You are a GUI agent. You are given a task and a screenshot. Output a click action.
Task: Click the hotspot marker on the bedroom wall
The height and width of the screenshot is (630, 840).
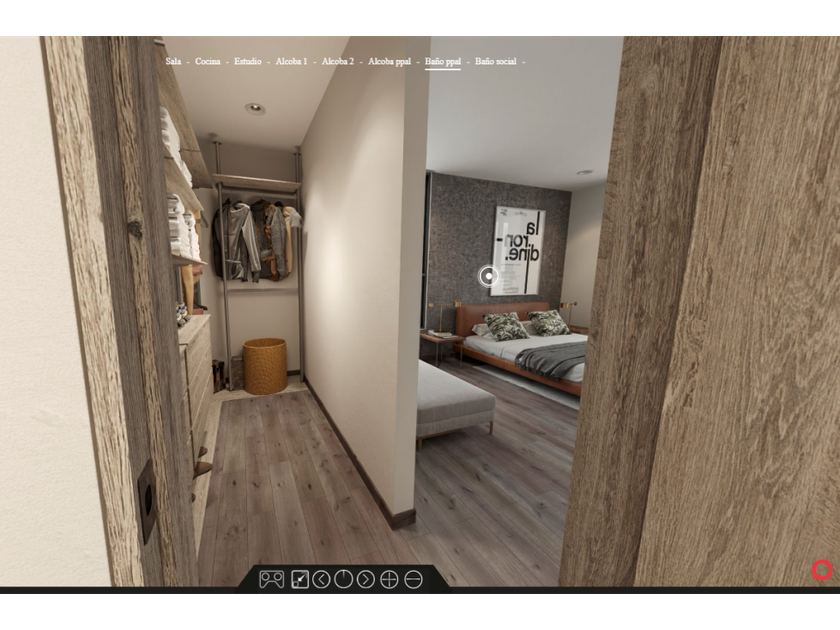pos(488,277)
